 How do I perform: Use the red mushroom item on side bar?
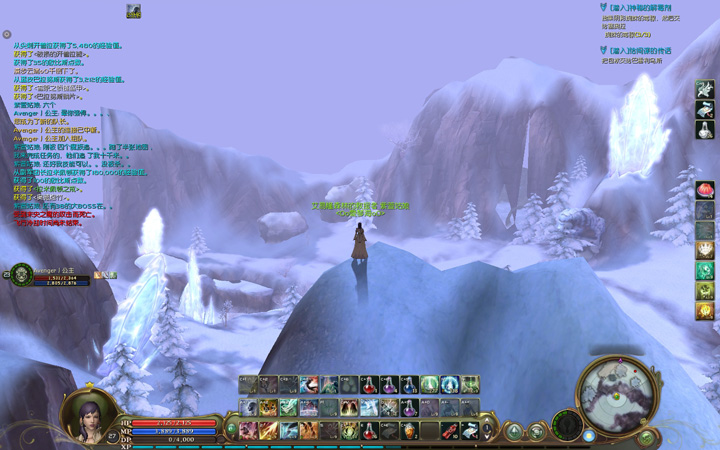(x=705, y=189)
